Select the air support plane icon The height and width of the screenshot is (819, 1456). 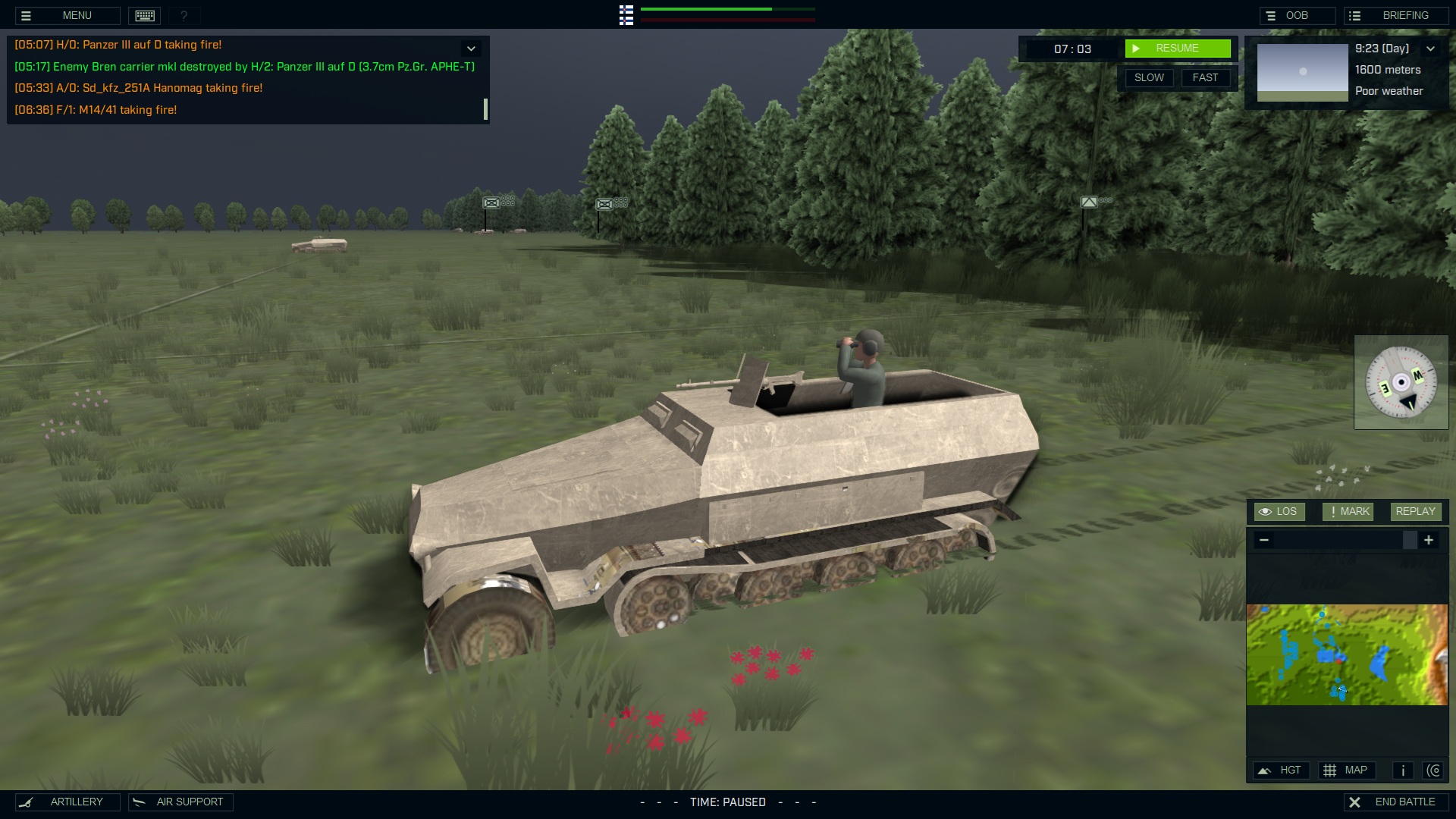tap(139, 802)
